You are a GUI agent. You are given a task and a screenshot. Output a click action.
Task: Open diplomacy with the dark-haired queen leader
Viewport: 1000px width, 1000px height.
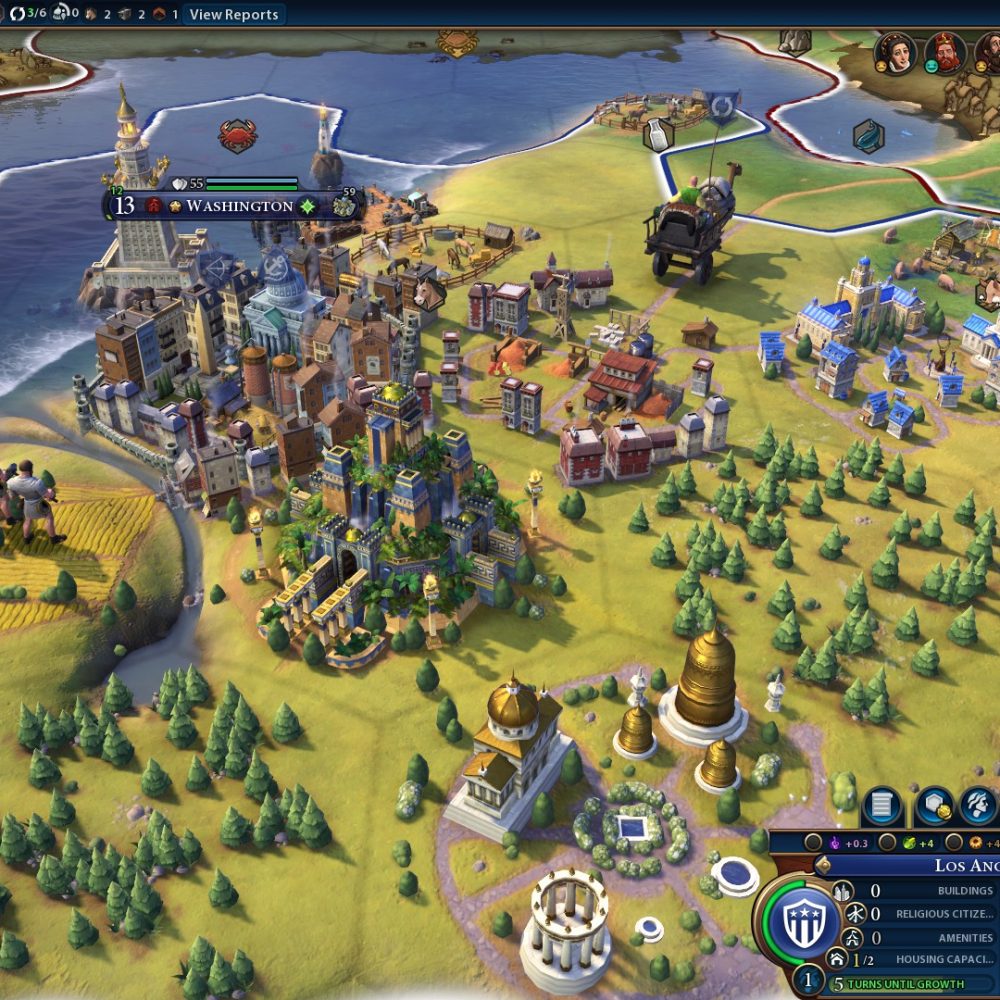[896, 53]
